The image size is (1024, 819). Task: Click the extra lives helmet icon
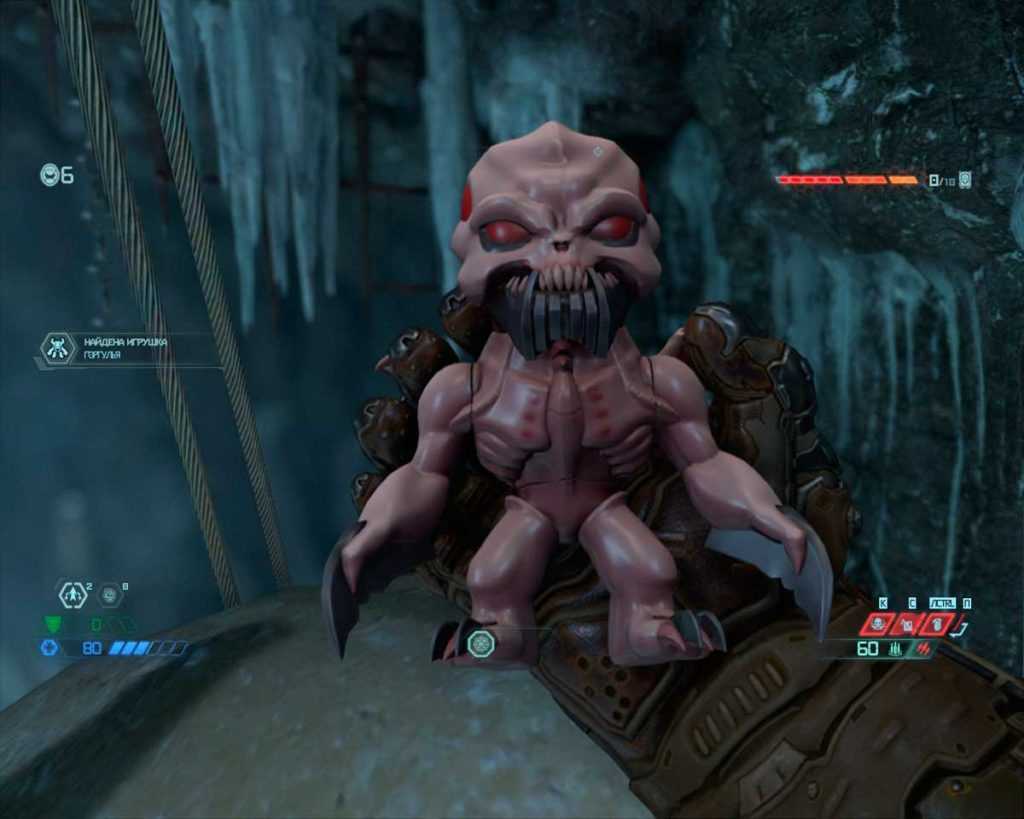(50, 175)
